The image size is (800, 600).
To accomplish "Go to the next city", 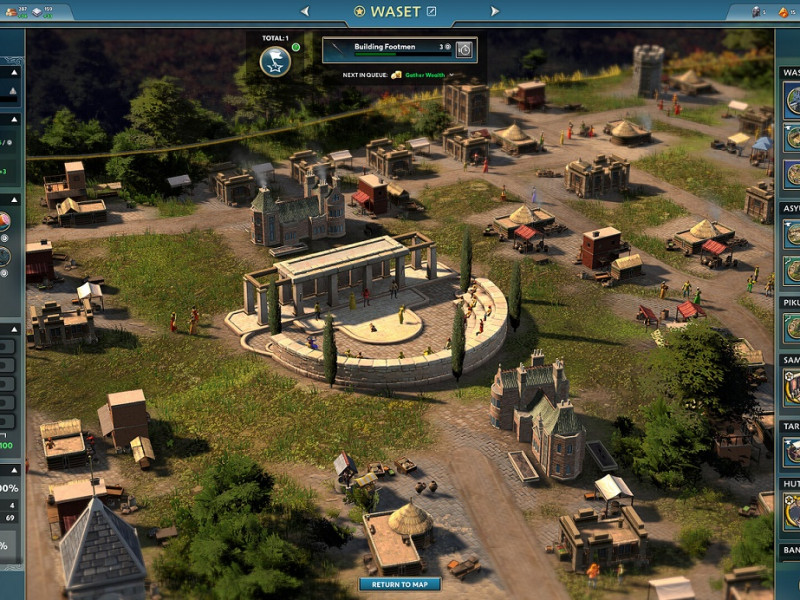I will 494,11.
